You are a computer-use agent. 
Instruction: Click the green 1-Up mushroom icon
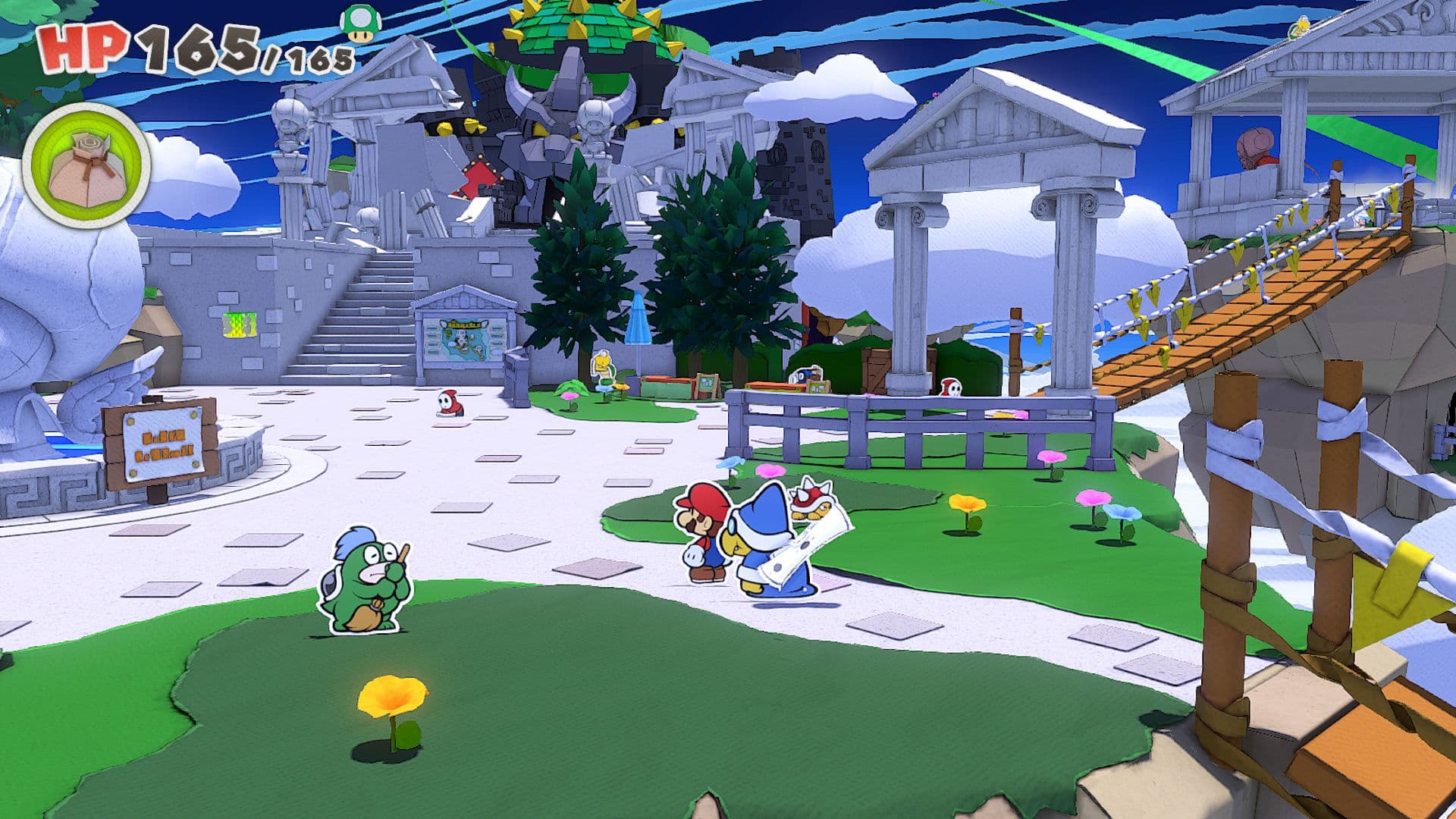[x=360, y=23]
